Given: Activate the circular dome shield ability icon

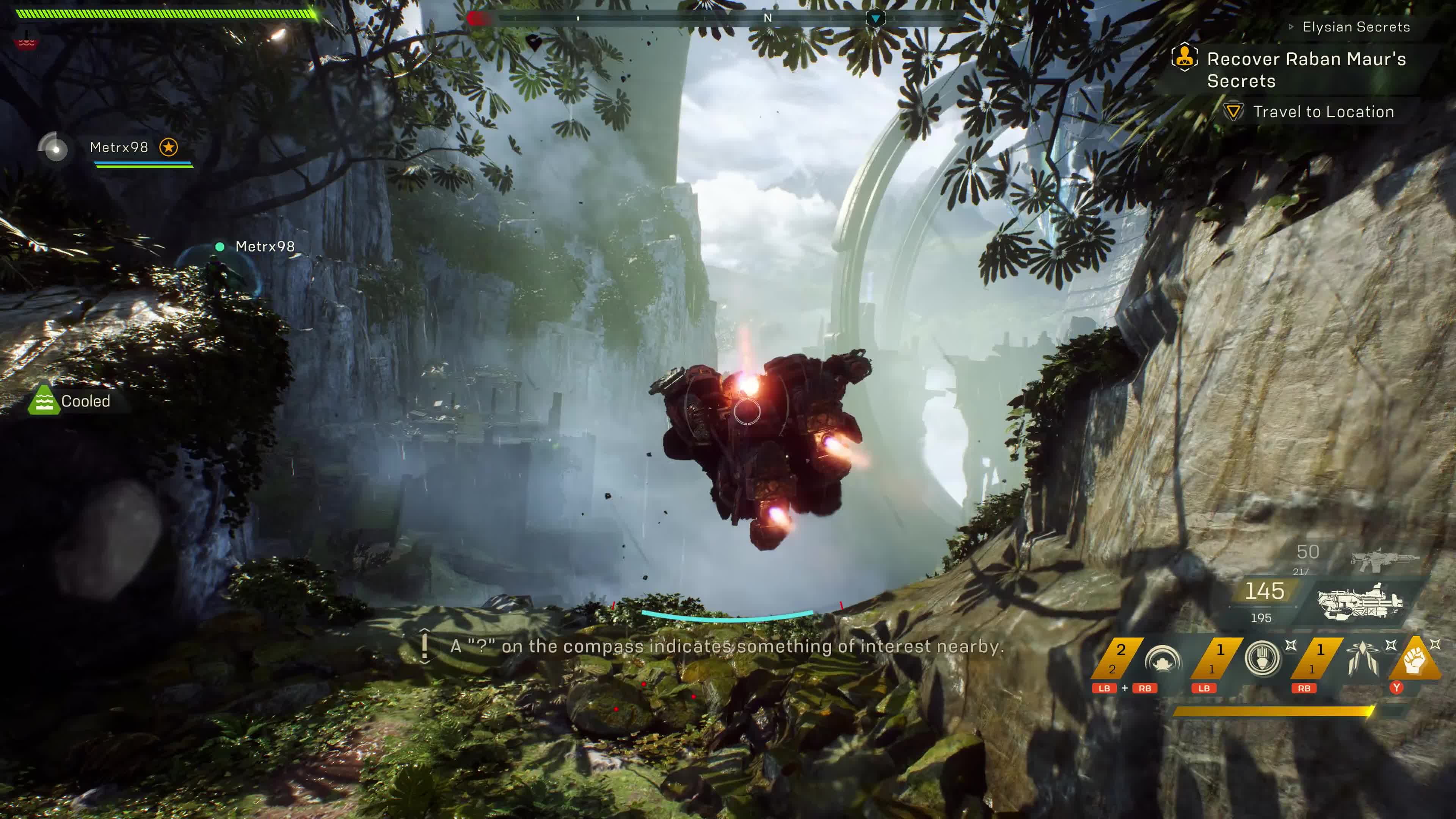Looking at the screenshot, I should click(1162, 660).
